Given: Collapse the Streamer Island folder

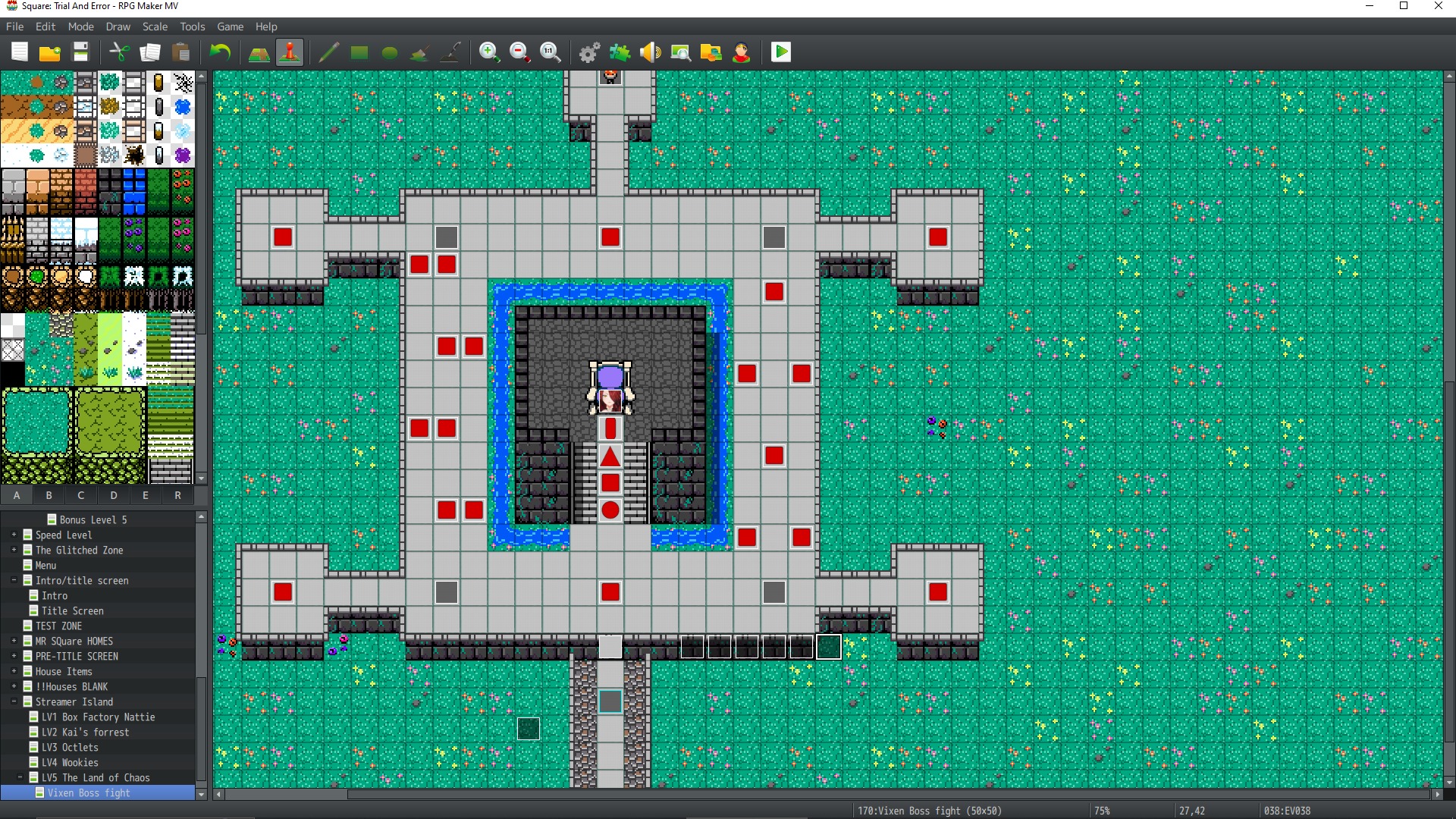Looking at the screenshot, I should point(14,702).
